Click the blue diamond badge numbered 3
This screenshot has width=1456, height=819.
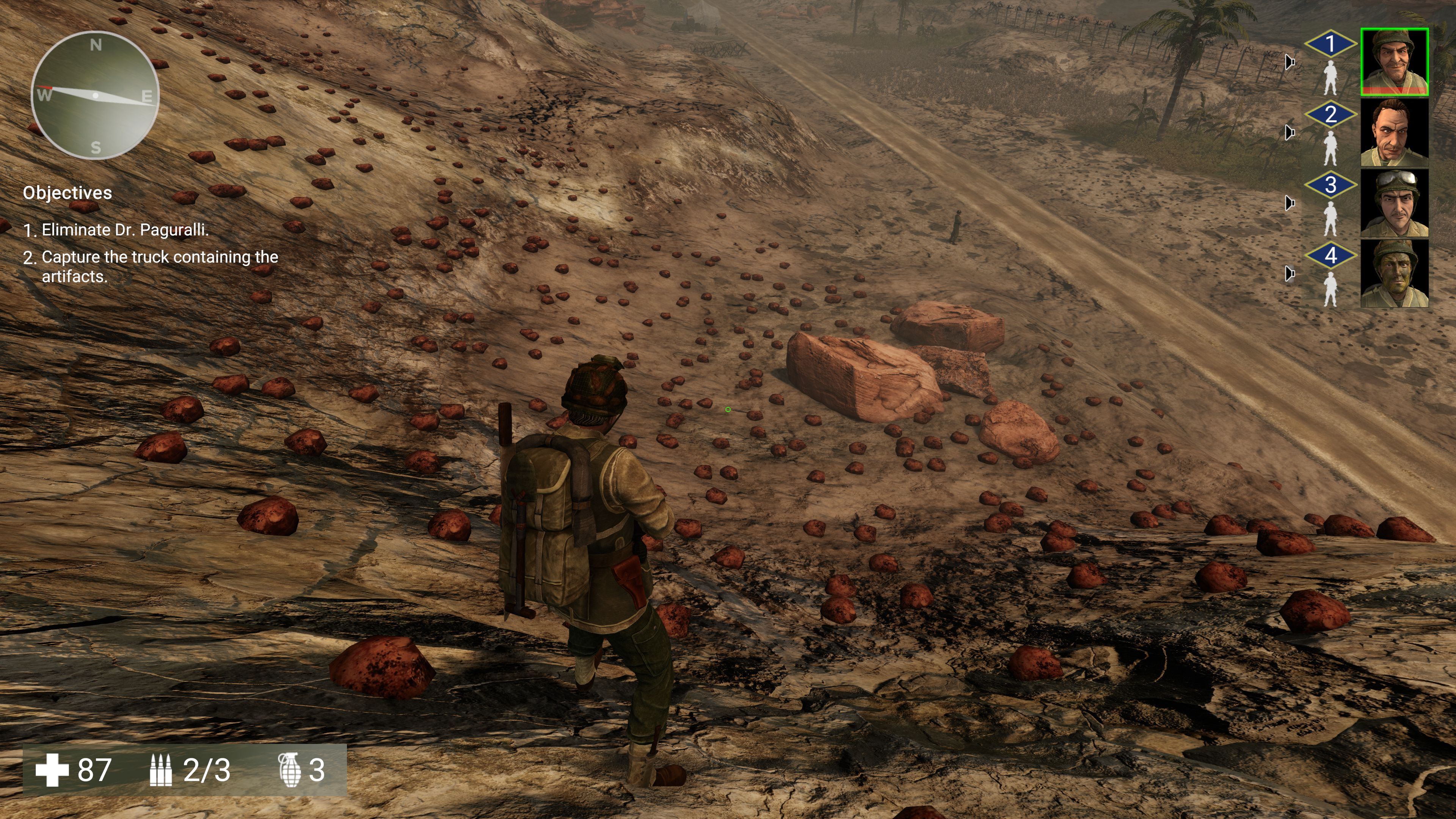[x=1330, y=185]
